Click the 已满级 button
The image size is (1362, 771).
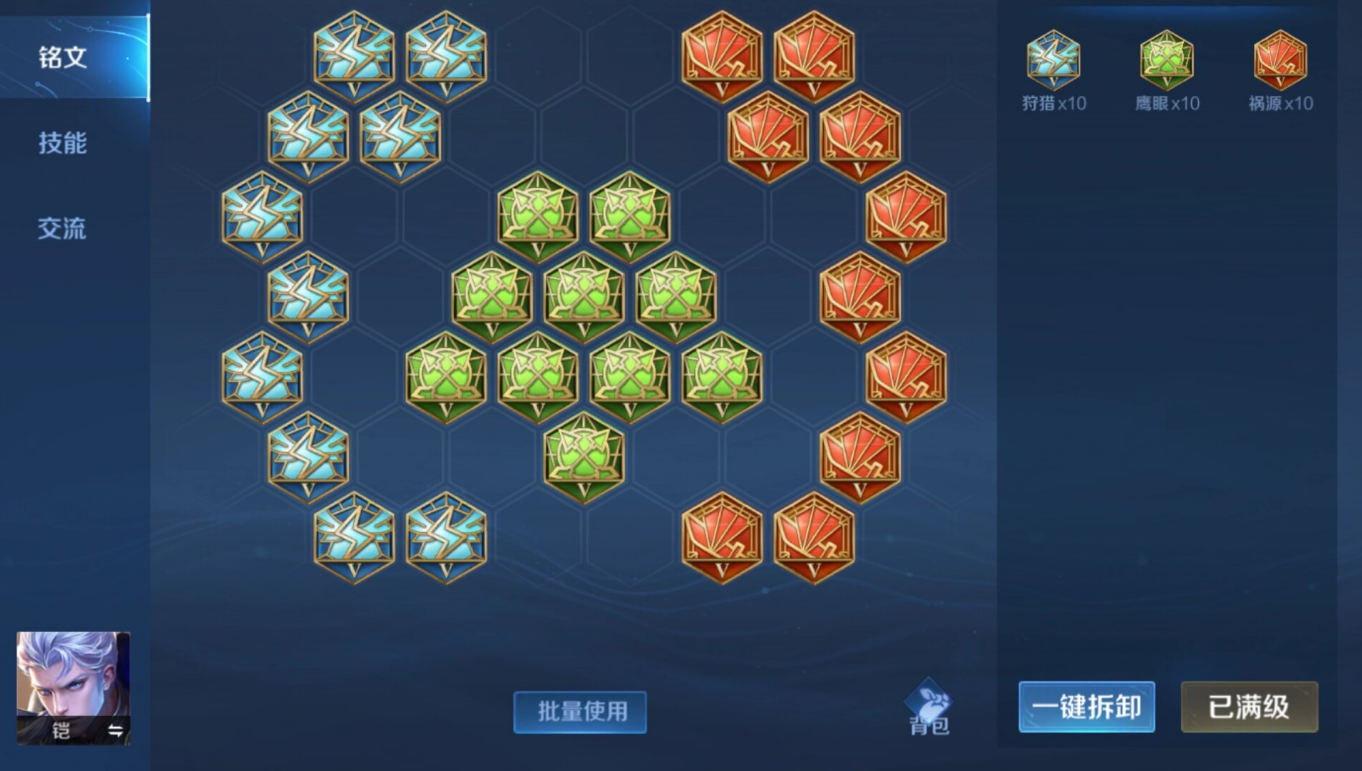pos(1249,707)
